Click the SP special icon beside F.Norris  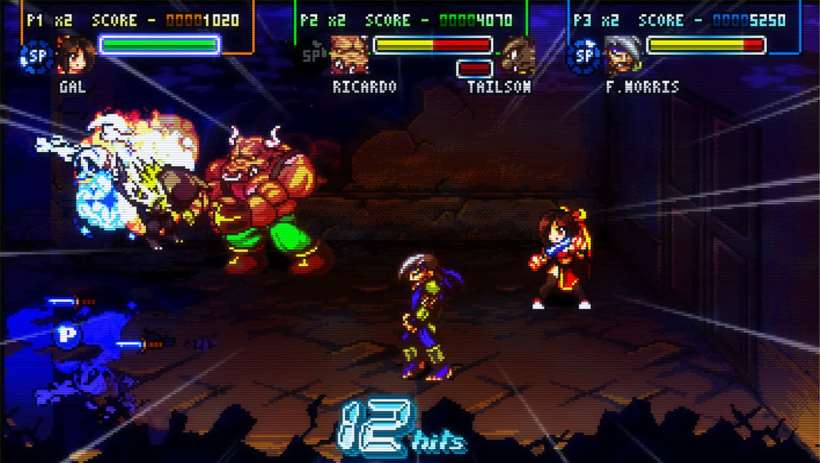pos(582,54)
